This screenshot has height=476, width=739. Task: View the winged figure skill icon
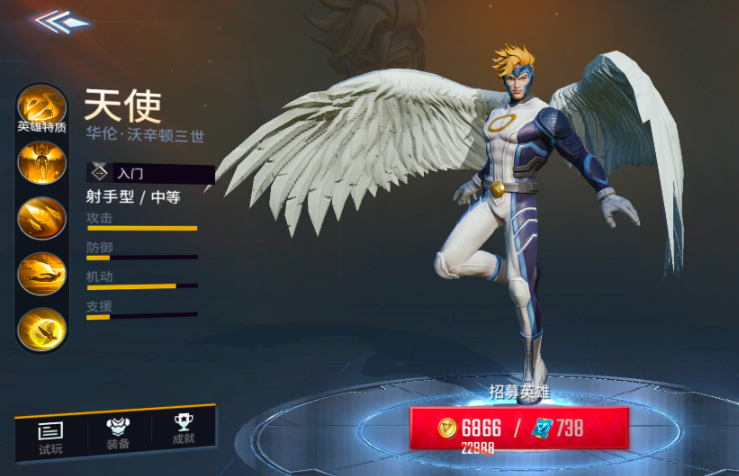pyautogui.click(x=41, y=164)
